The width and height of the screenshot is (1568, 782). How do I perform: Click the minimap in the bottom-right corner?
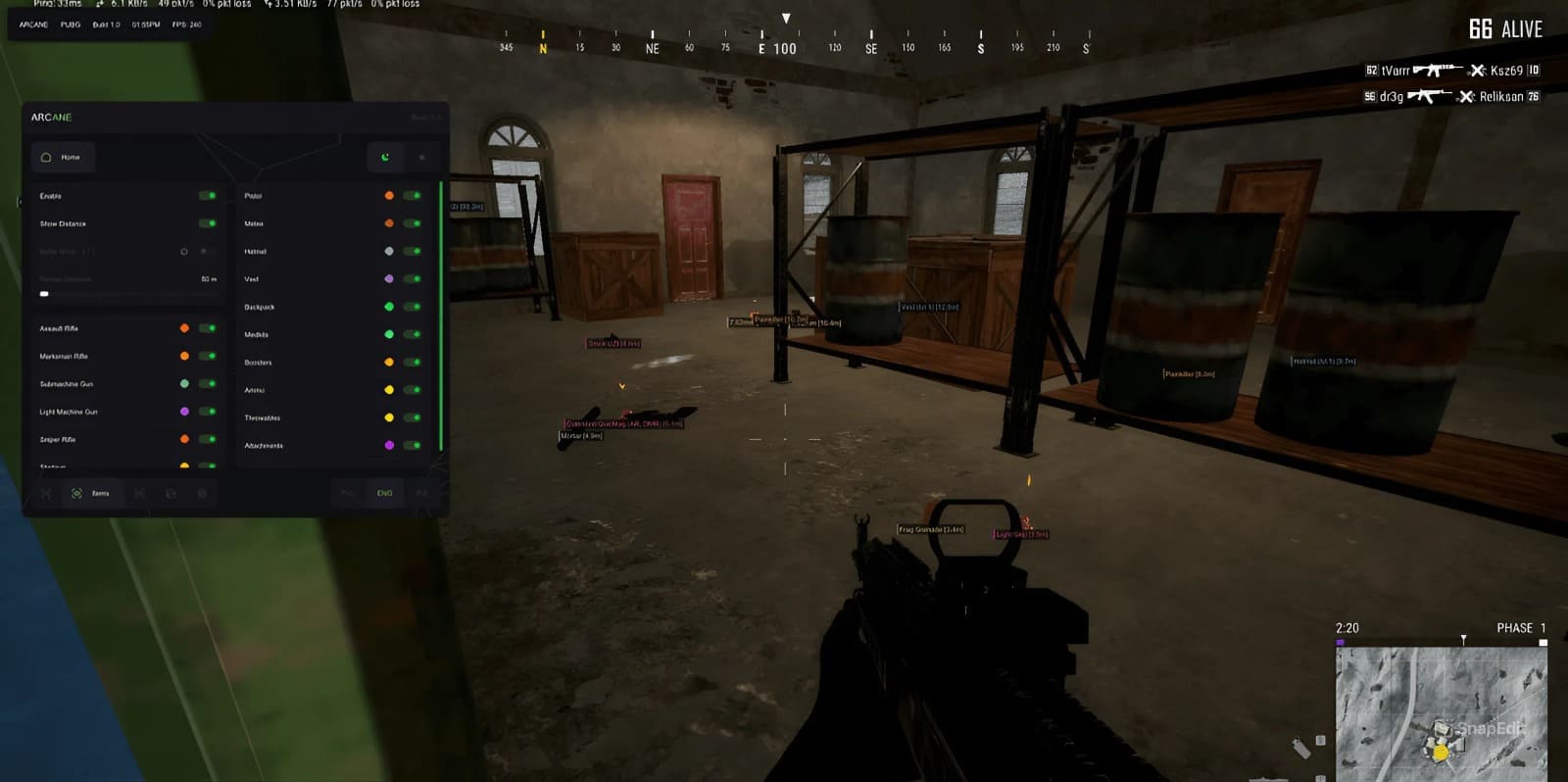[1441, 710]
